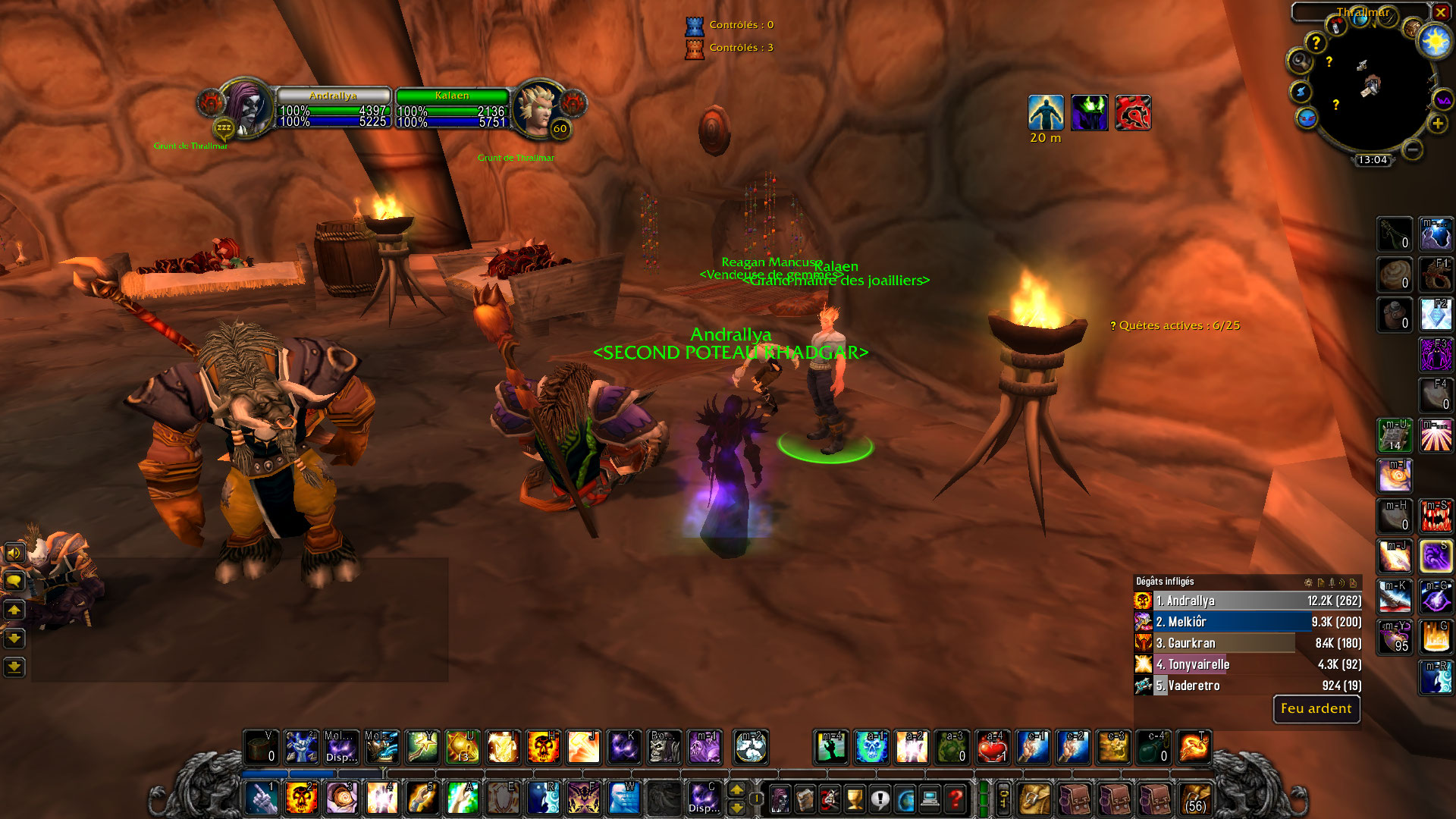The width and height of the screenshot is (1456, 819).
Task: Toggle the microphone report icon on the damage meter
Action: tap(1332, 582)
